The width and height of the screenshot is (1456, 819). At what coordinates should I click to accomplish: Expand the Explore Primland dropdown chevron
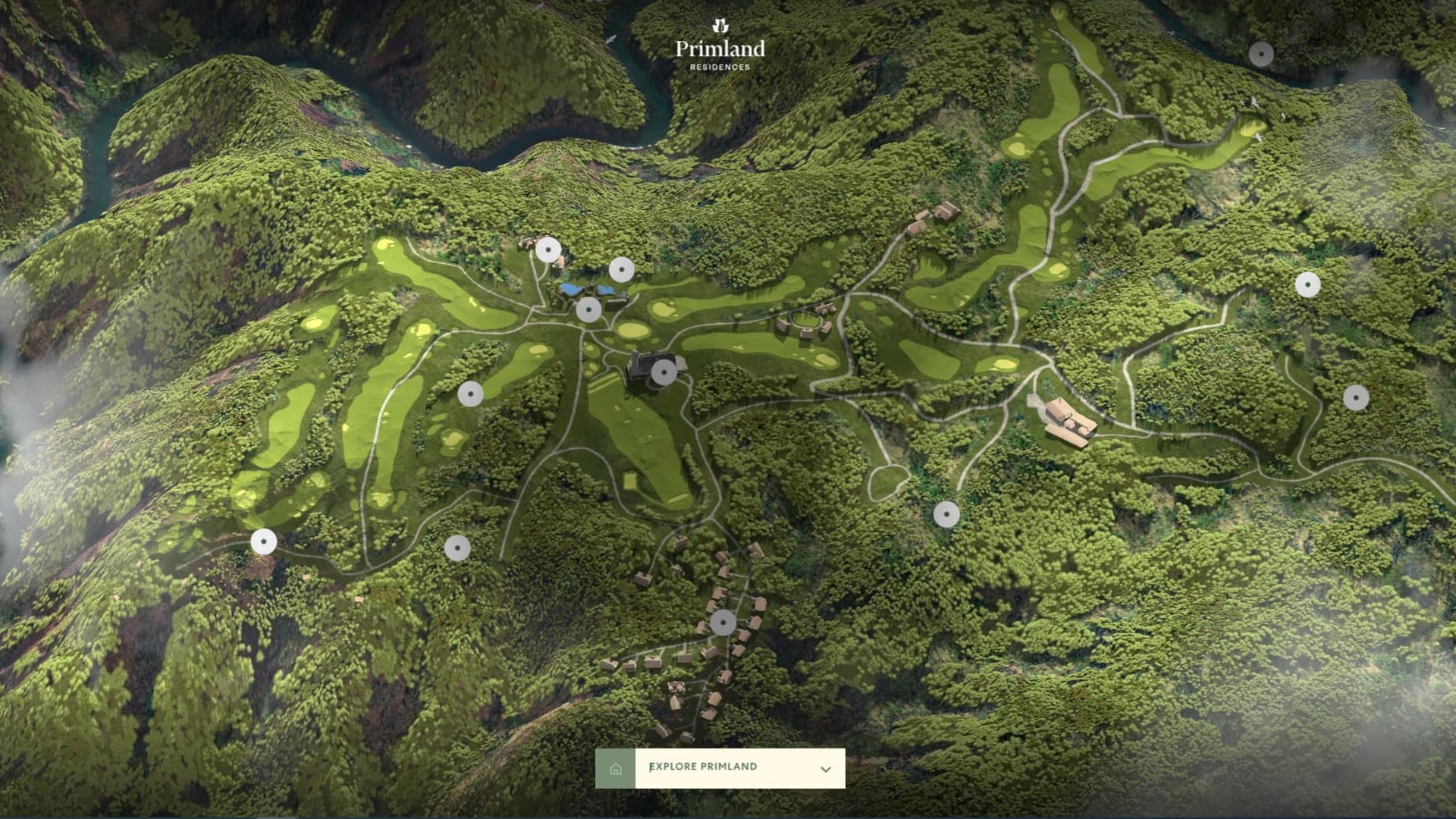click(825, 767)
